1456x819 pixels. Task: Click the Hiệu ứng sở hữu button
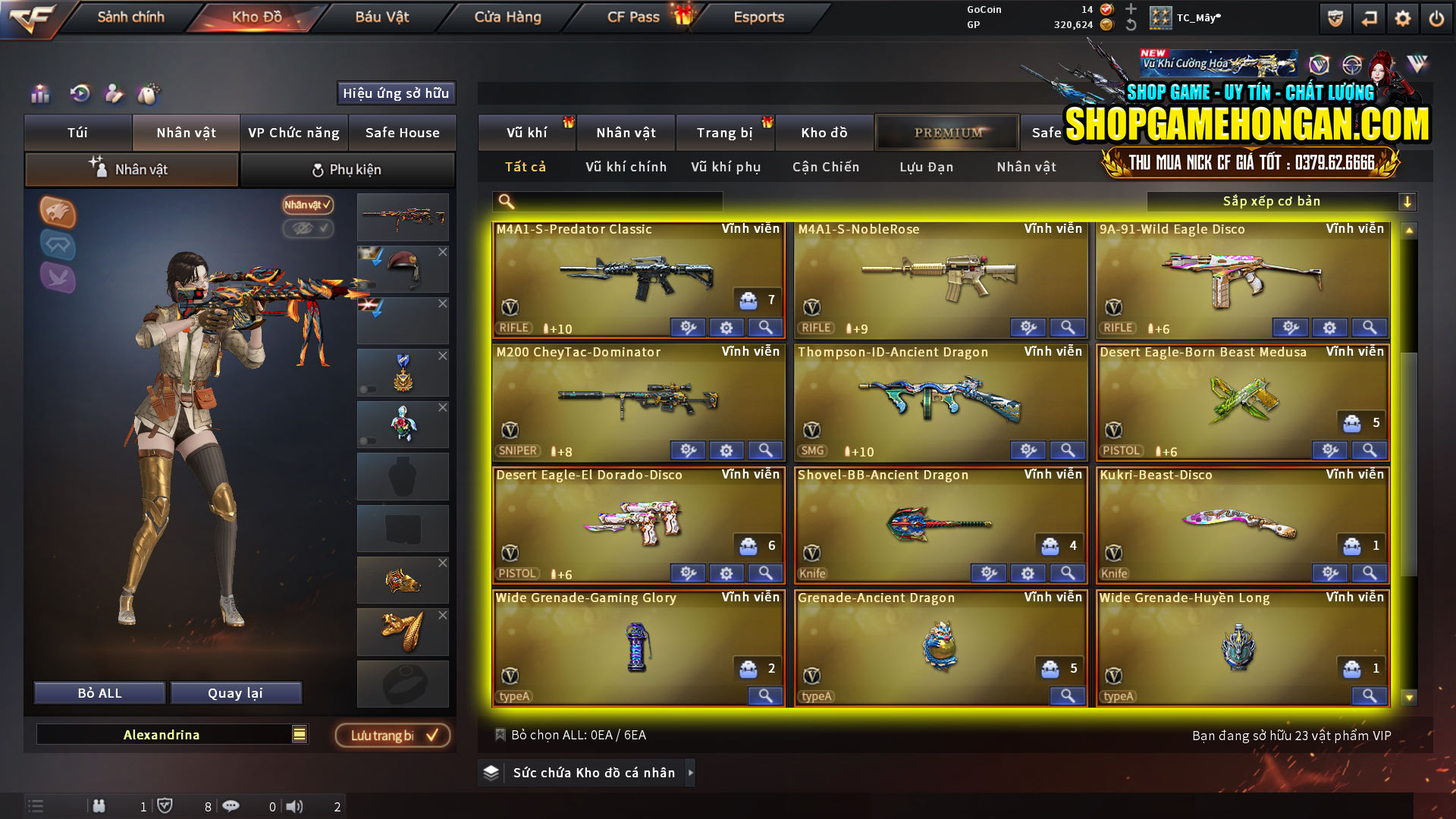[x=396, y=93]
